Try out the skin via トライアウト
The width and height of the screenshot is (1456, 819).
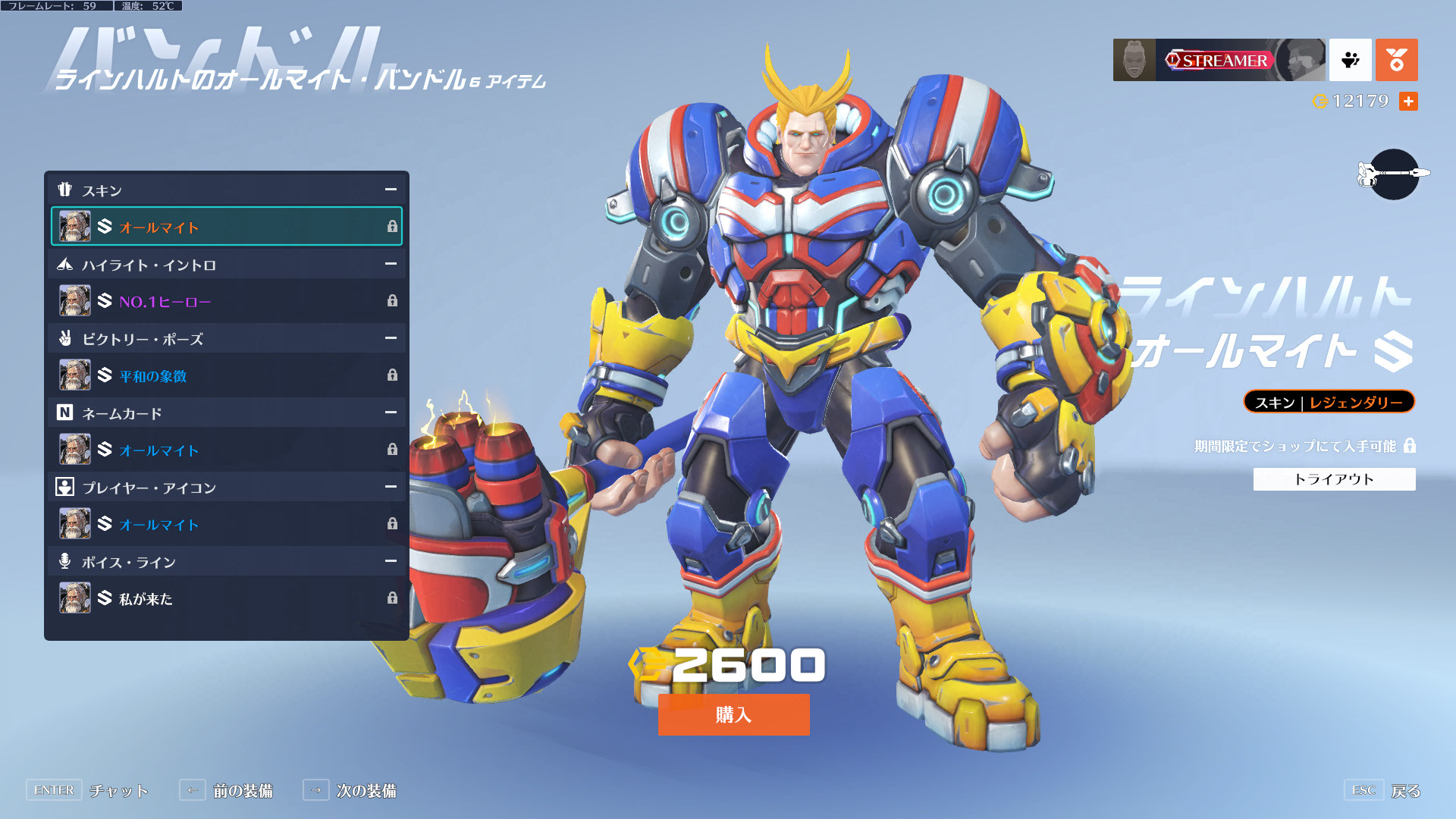point(1334,479)
